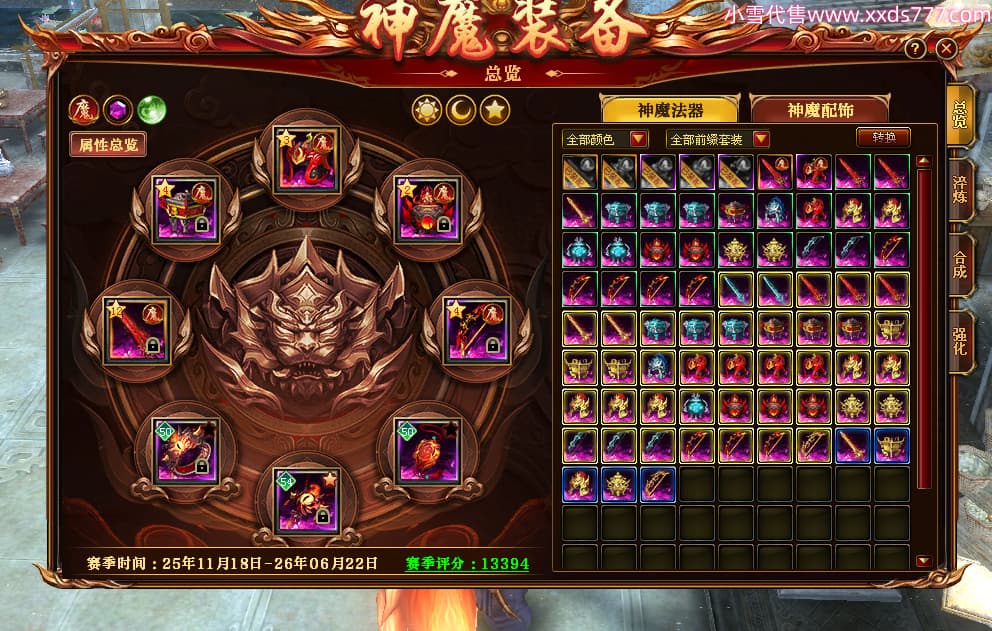The image size is (992, 631).
Task: Choose the round 魔 icon
Action: [84, 109]
